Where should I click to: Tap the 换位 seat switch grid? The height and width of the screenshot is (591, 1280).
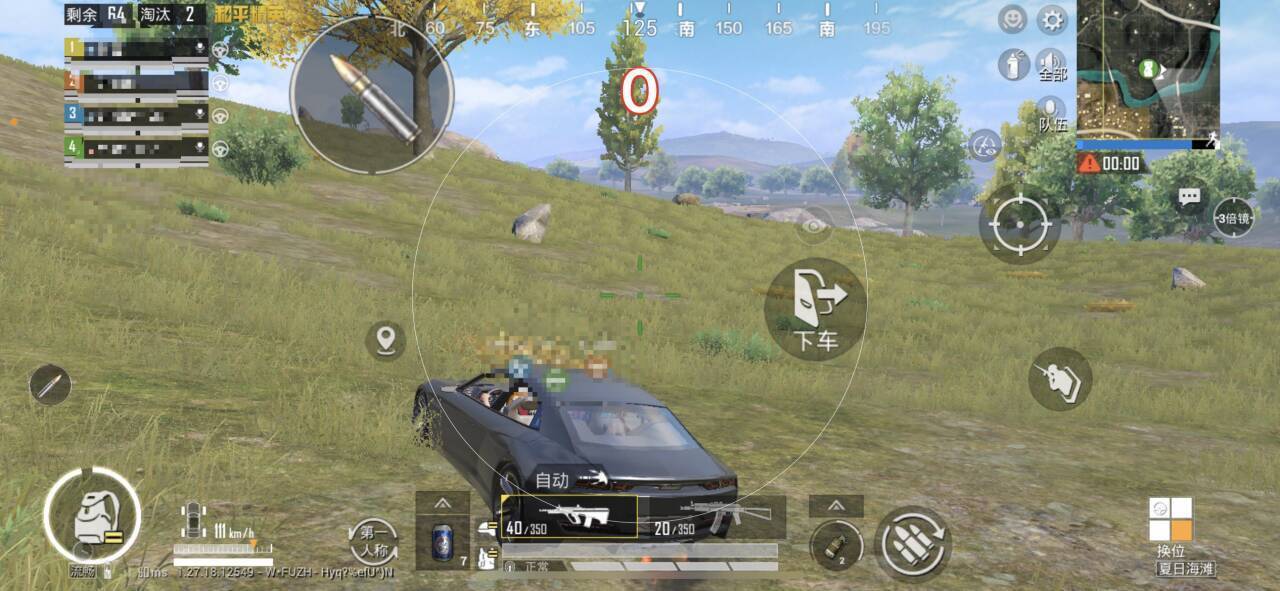click(1170, 520)
